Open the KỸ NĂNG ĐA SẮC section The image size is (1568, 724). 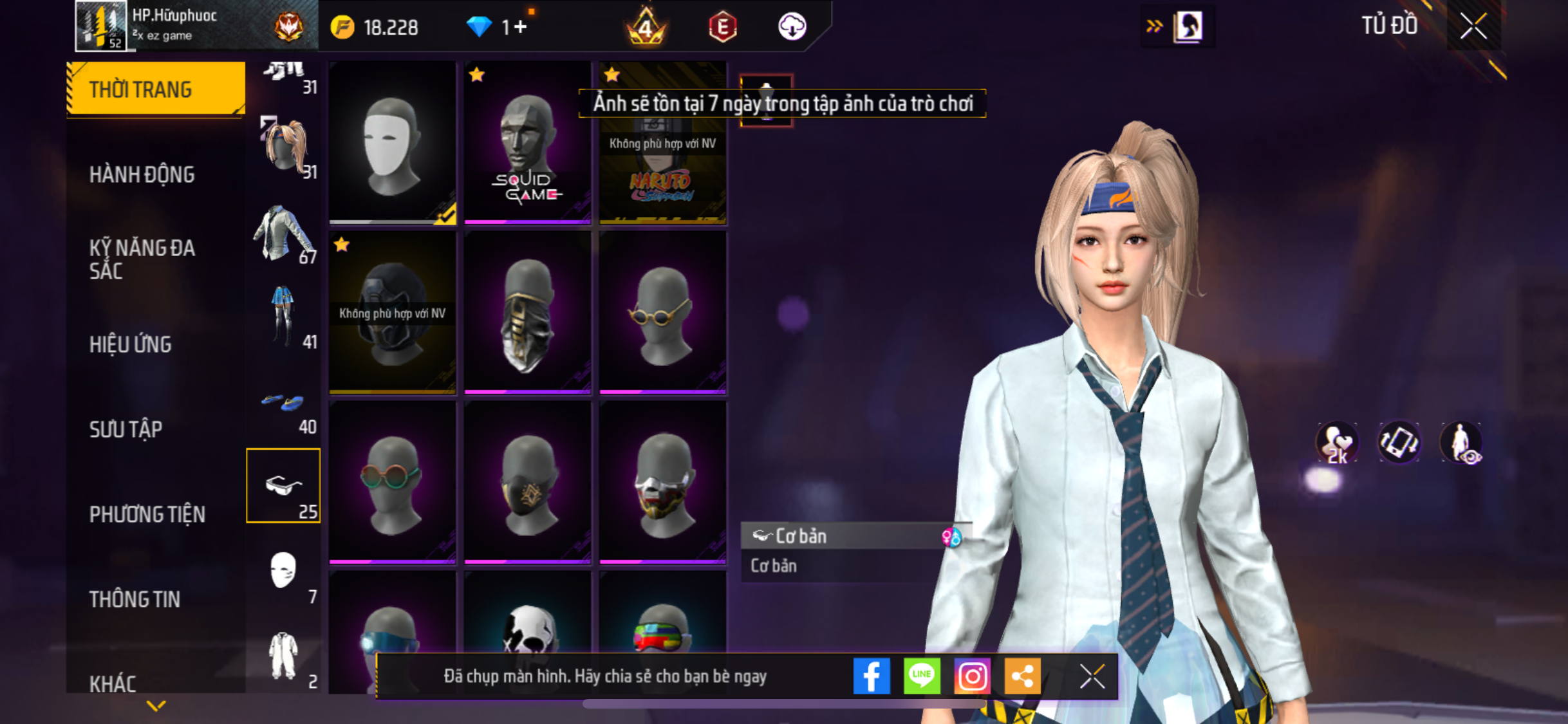(x=142, y=259)
